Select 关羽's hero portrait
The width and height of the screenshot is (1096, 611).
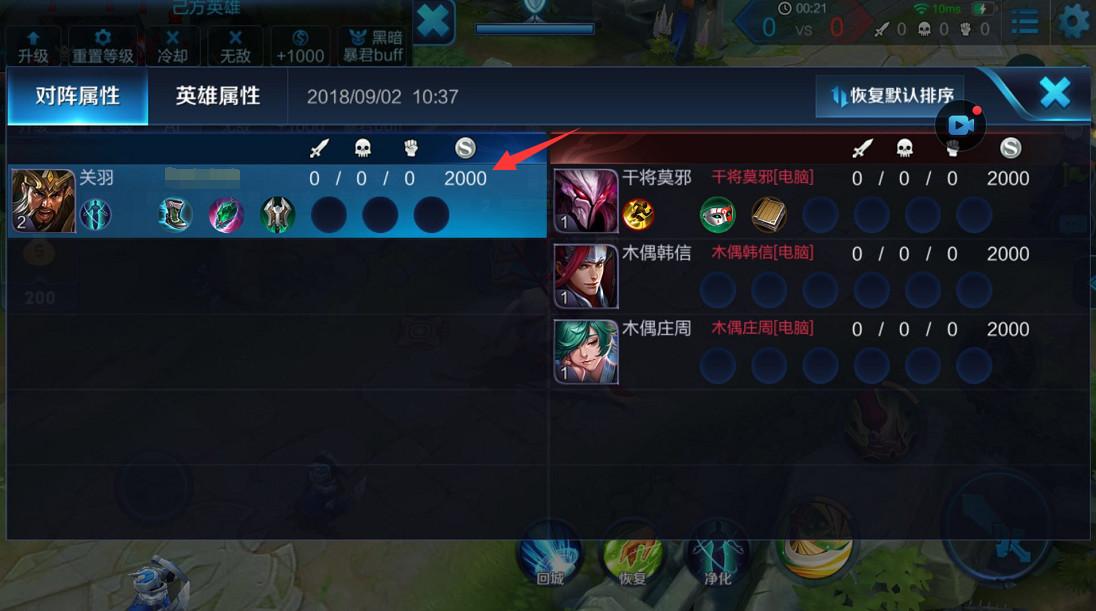pyautogui.click(x=43, y=201)
